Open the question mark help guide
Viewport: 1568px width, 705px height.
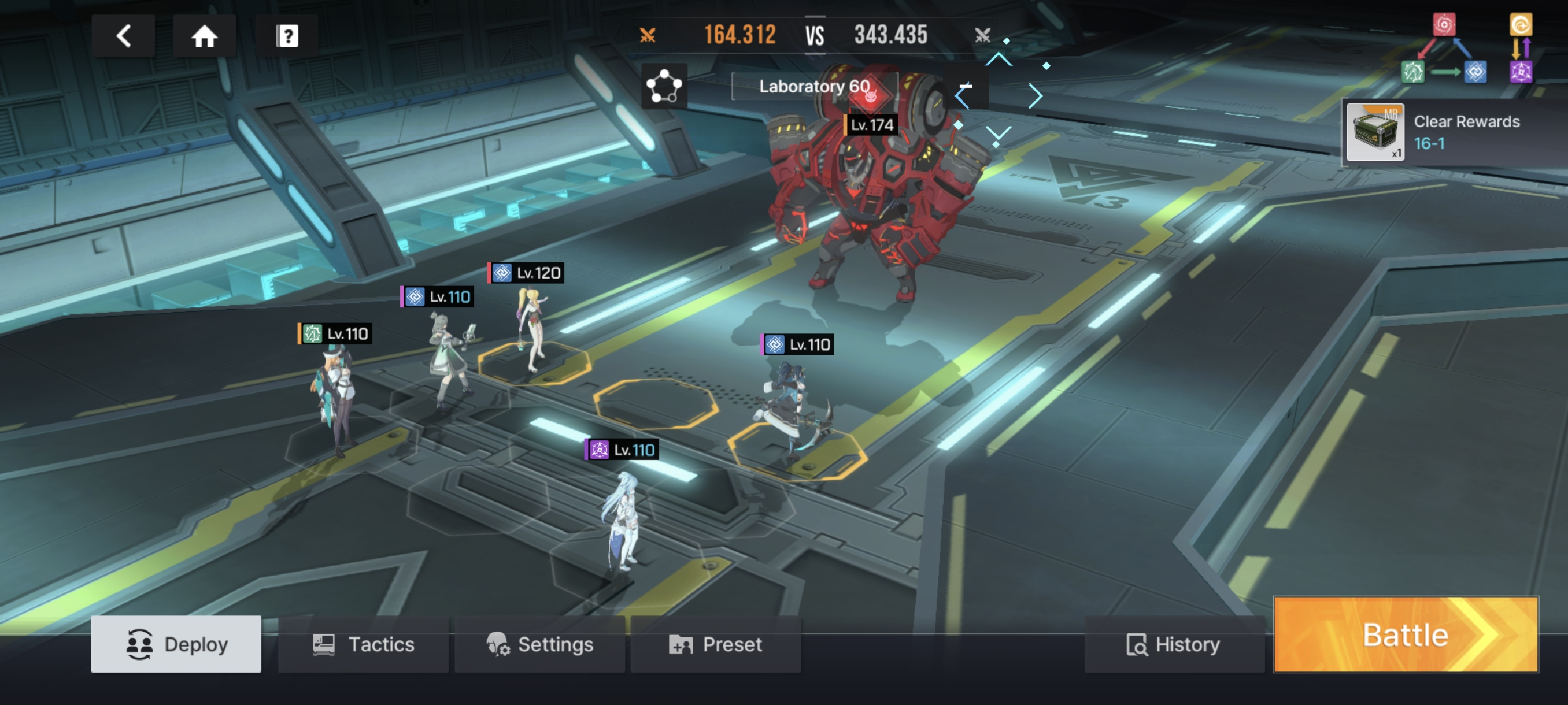pos(287,36)
